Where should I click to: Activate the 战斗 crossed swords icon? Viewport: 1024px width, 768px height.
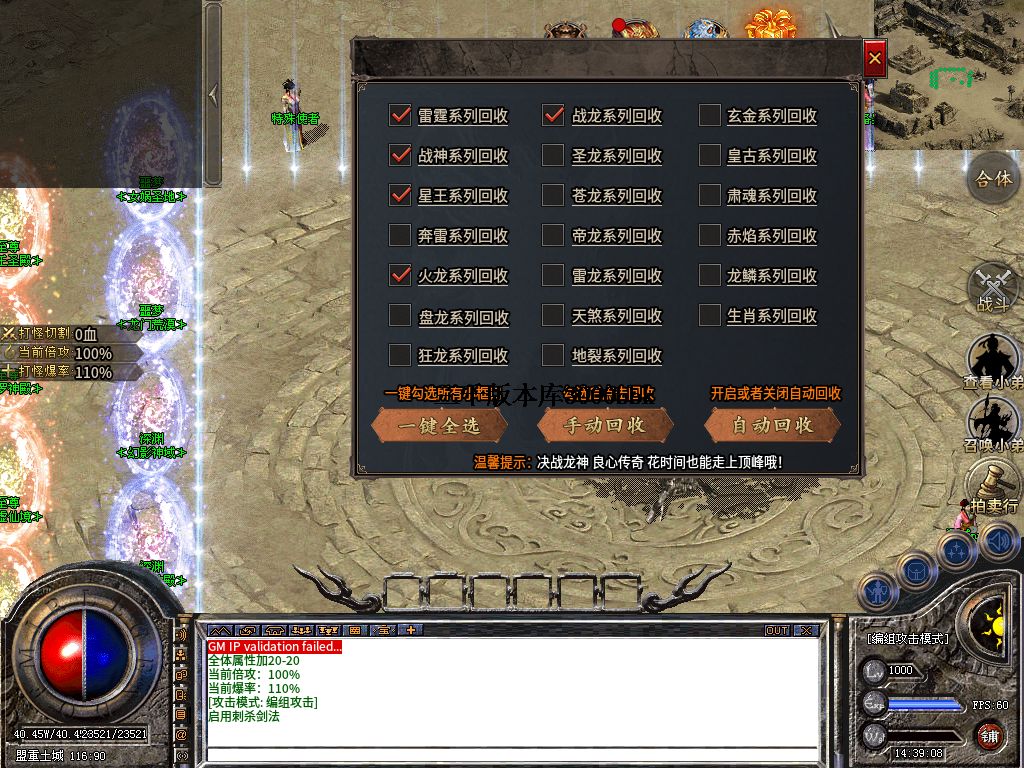[993, 288]
